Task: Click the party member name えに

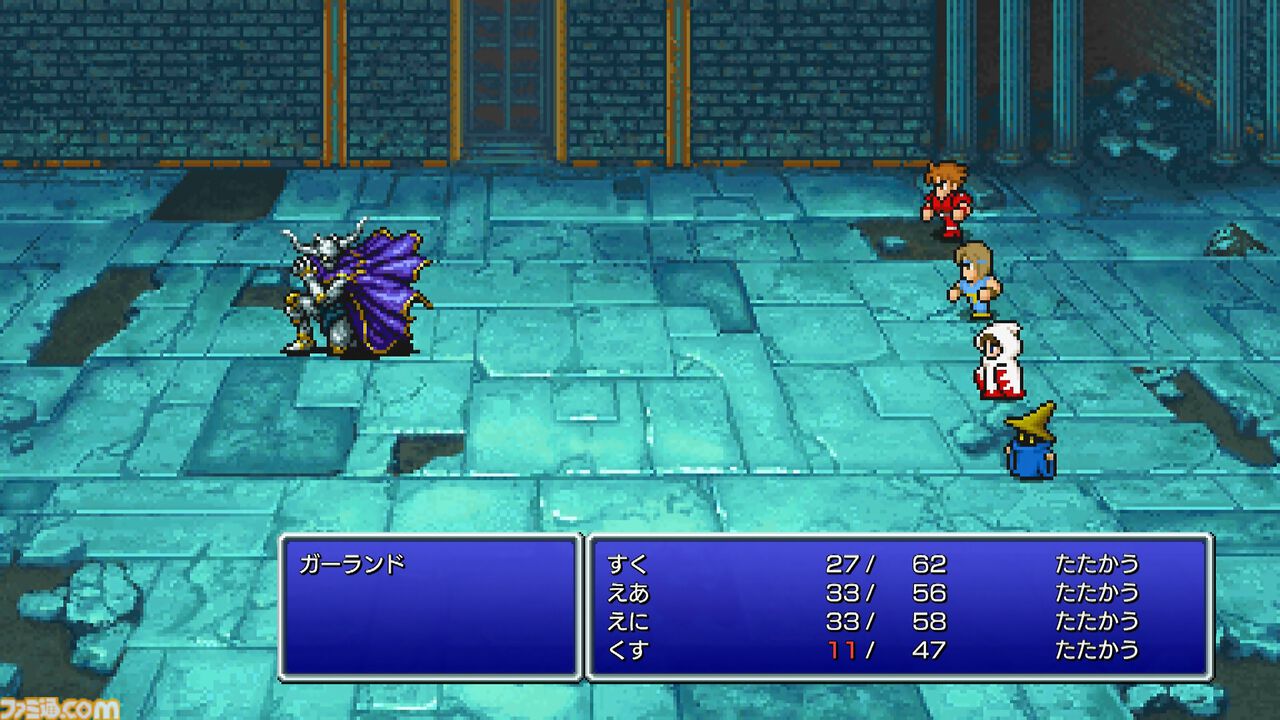Action: click(x=631, y=620)
